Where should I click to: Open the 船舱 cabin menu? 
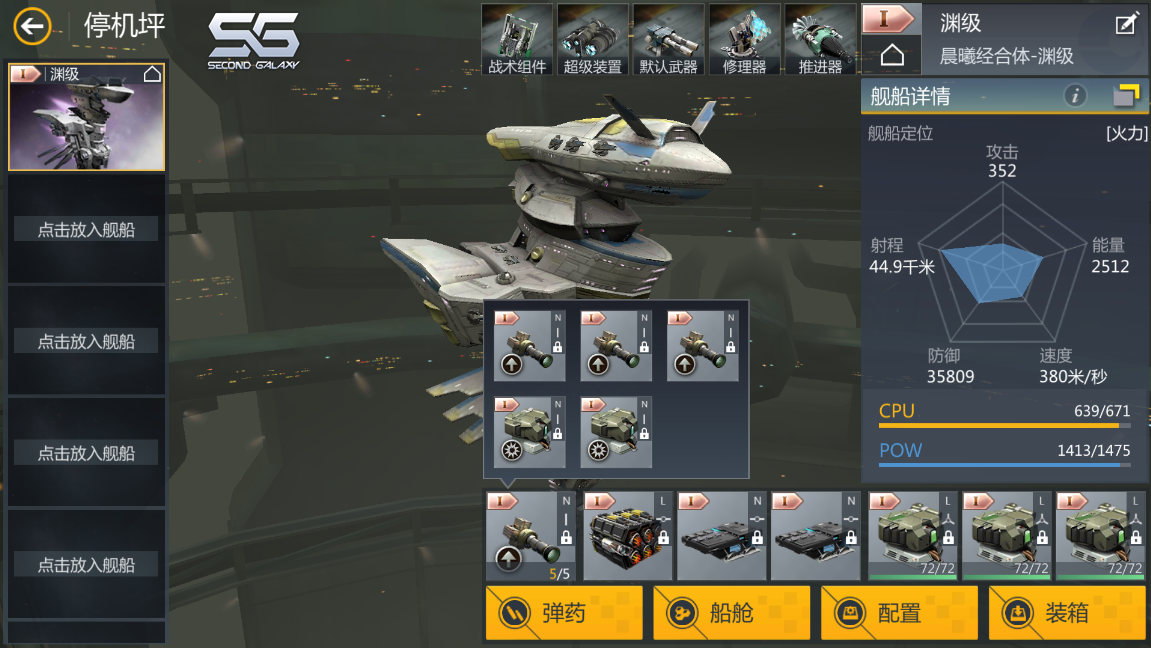click(x=731, y=612)
